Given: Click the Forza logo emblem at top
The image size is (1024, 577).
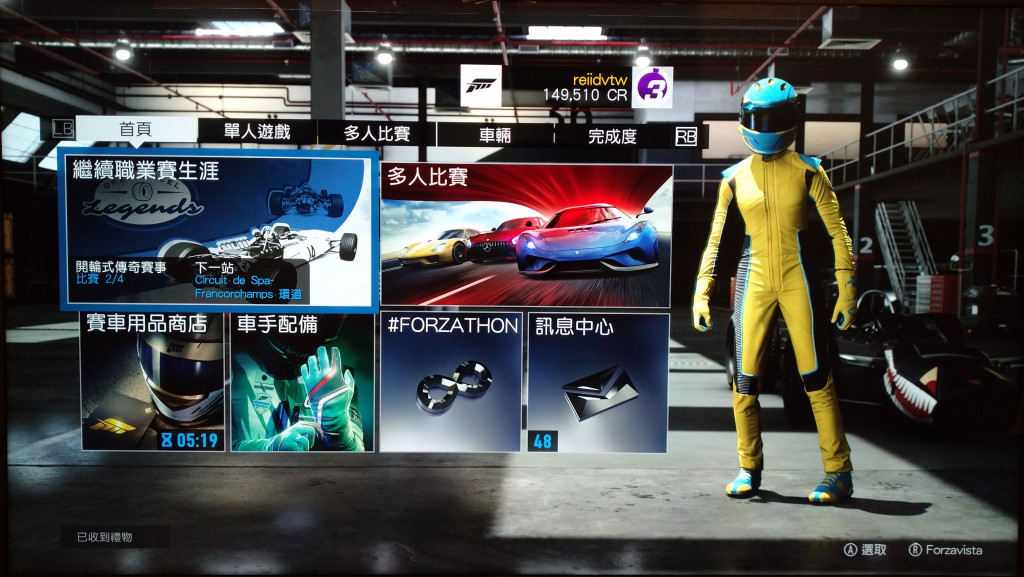Looking at the screenshot, I should pyautogui.click(x=481, y=86).
